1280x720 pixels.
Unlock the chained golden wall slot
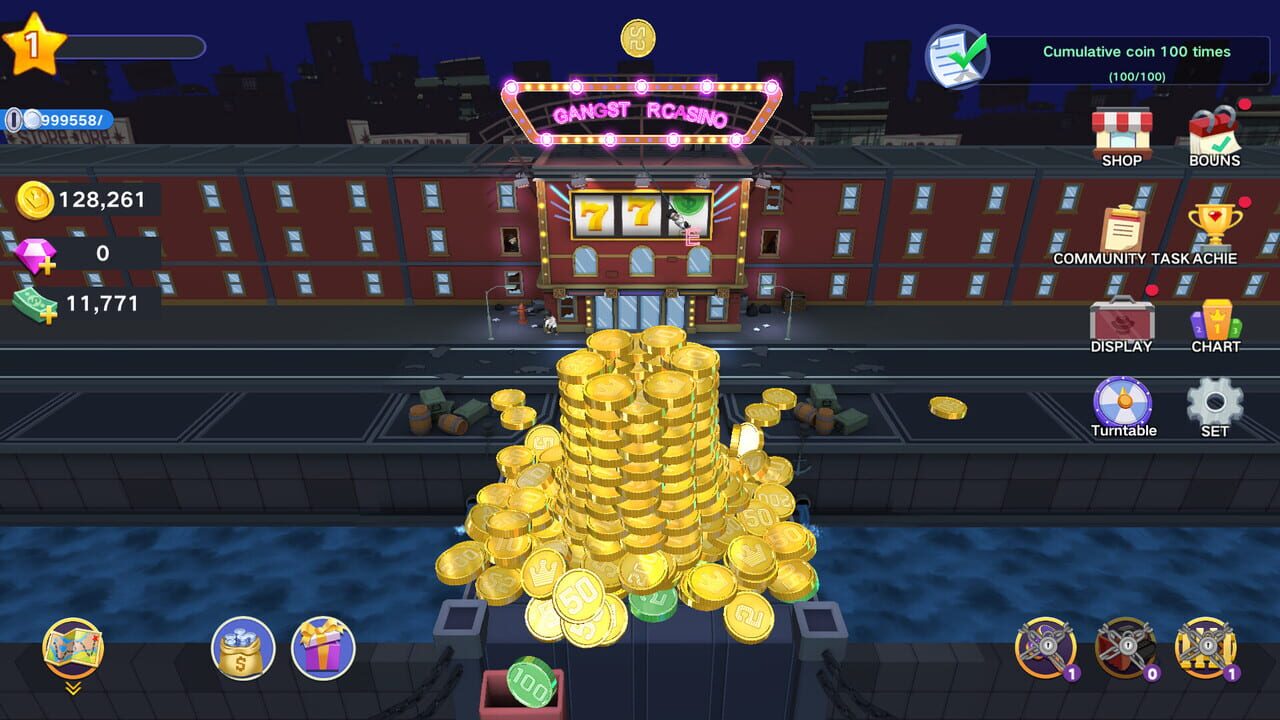[1206, 646]
